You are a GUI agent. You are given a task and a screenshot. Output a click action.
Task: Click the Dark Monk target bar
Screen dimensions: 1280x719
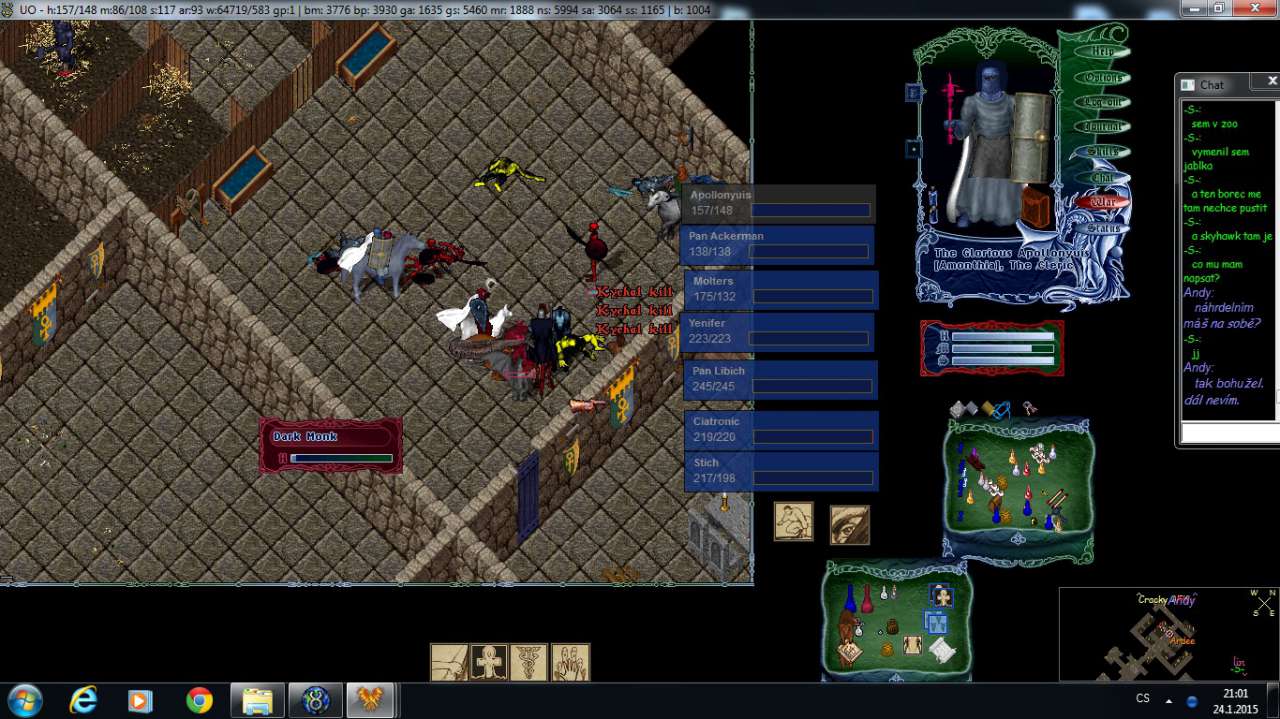tap(331, 446)
